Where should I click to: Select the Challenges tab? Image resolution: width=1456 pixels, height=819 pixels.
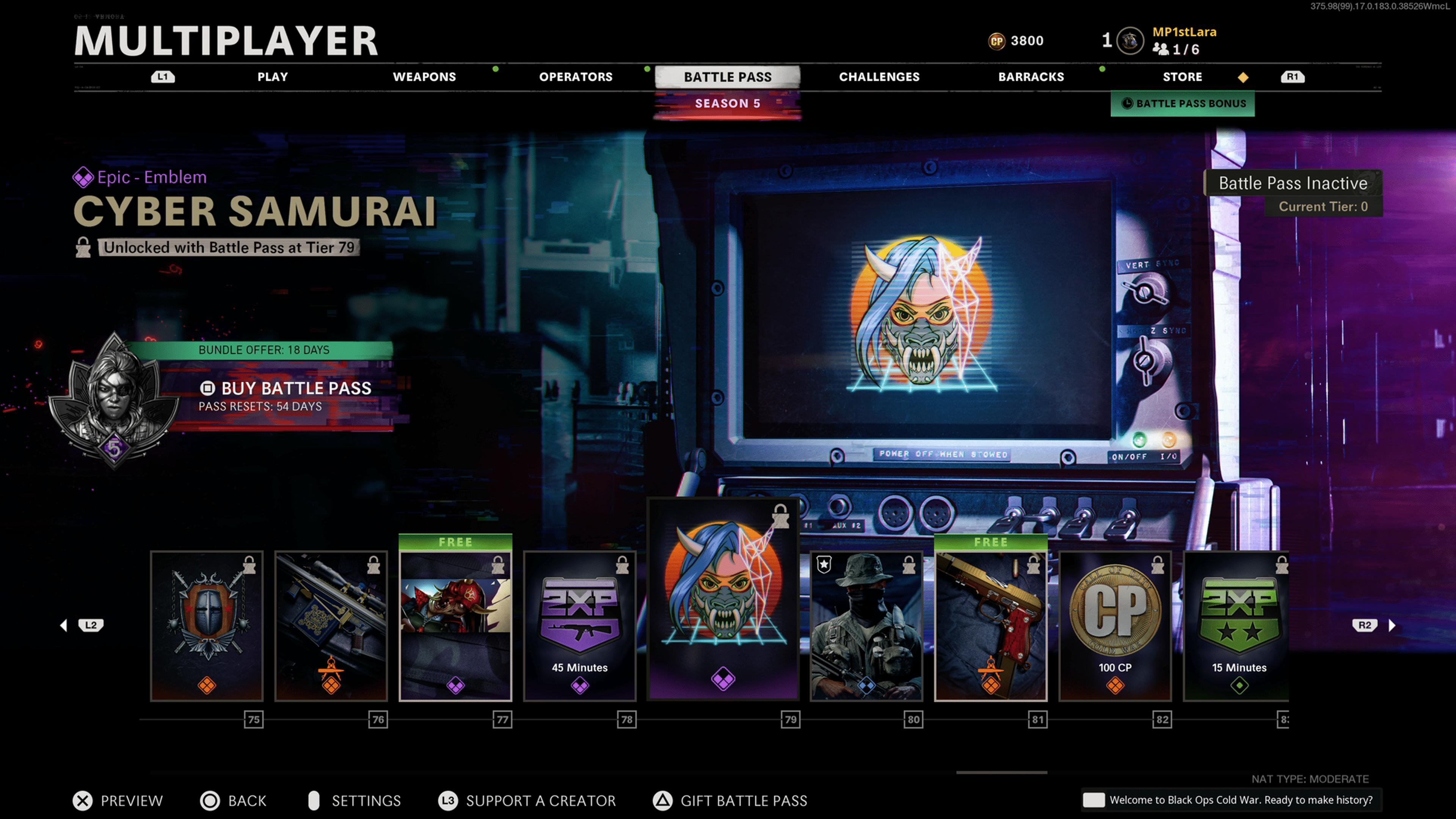click(x=879, y=77)
